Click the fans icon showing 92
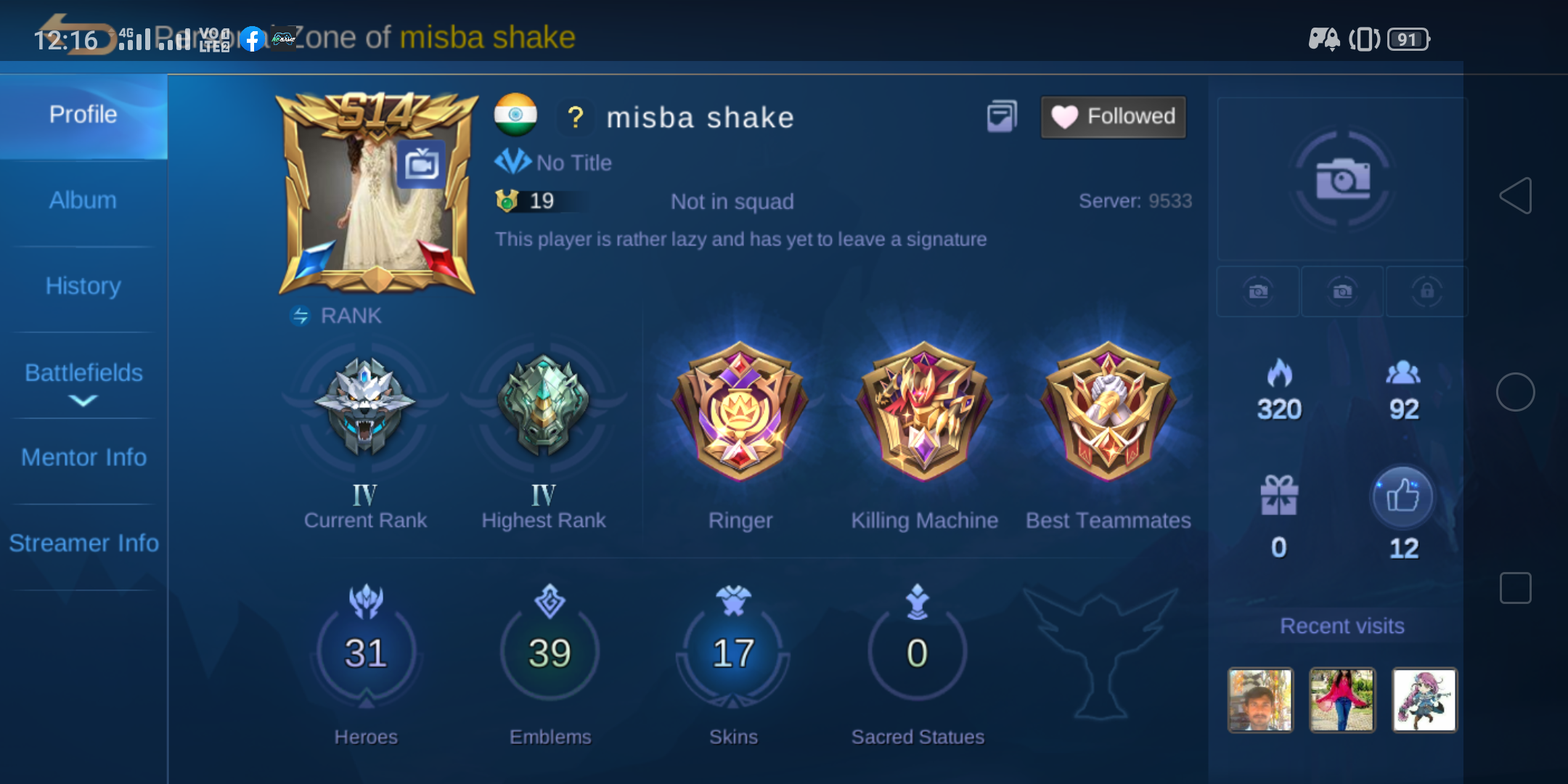 pyautogui.click(x=1402, y=372)
